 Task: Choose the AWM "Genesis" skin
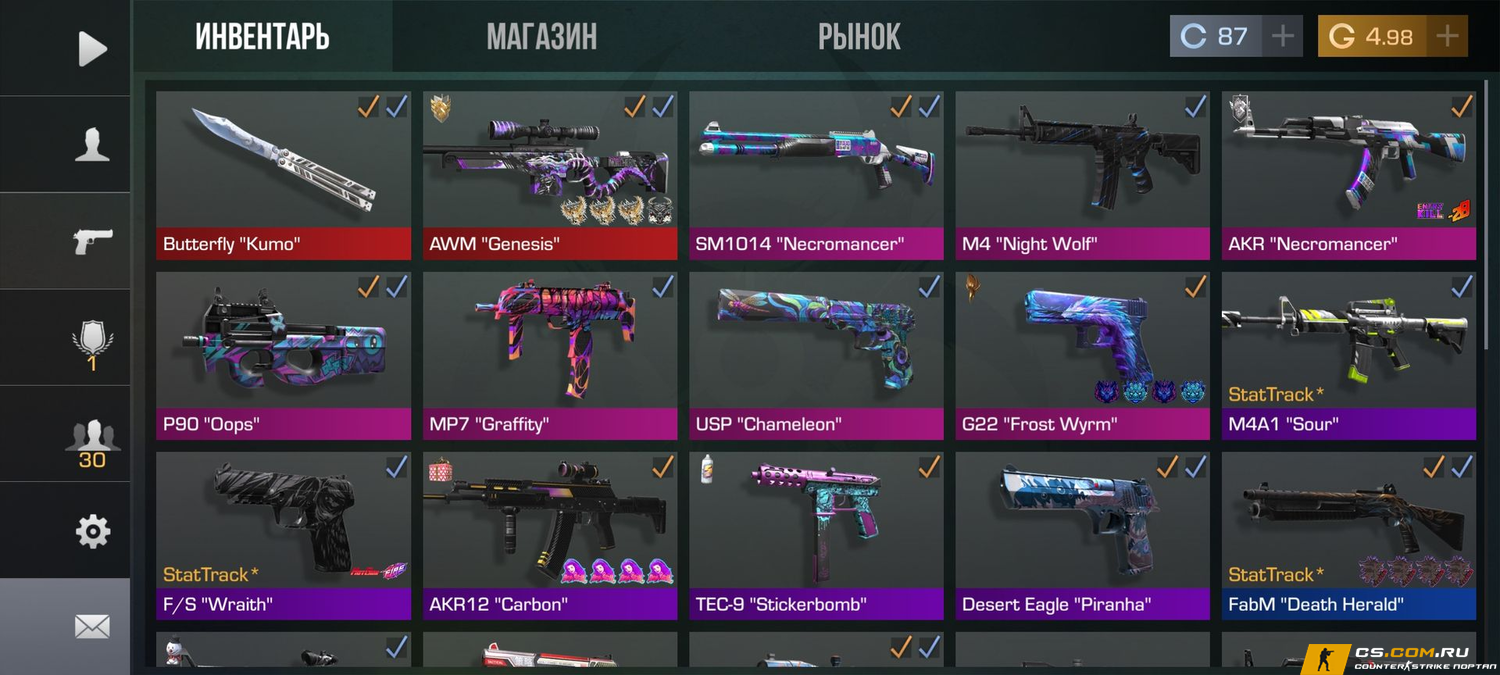click(x=549, y=175)
